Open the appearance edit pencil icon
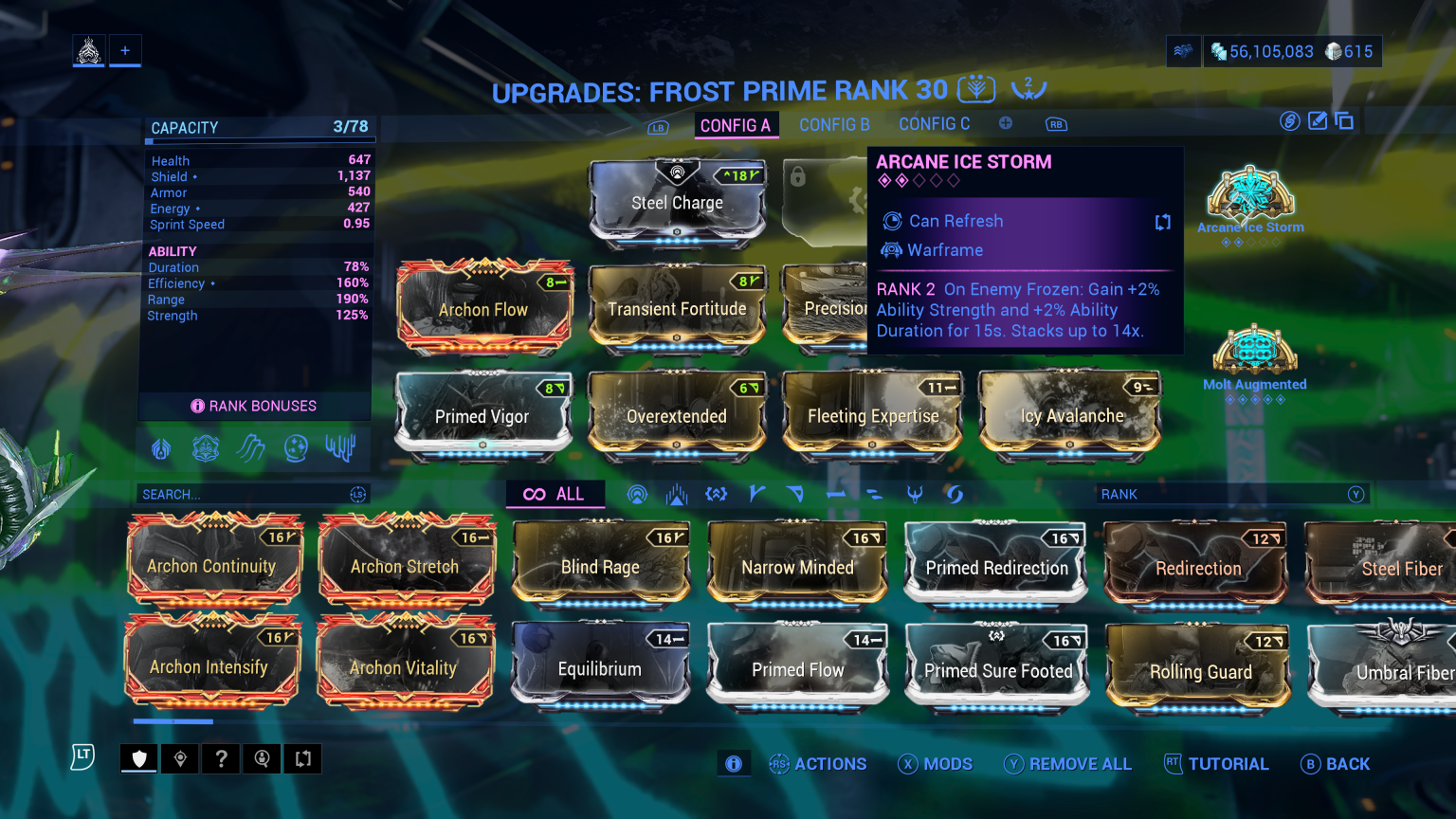1456x819 pixels. pos(1318,120)
